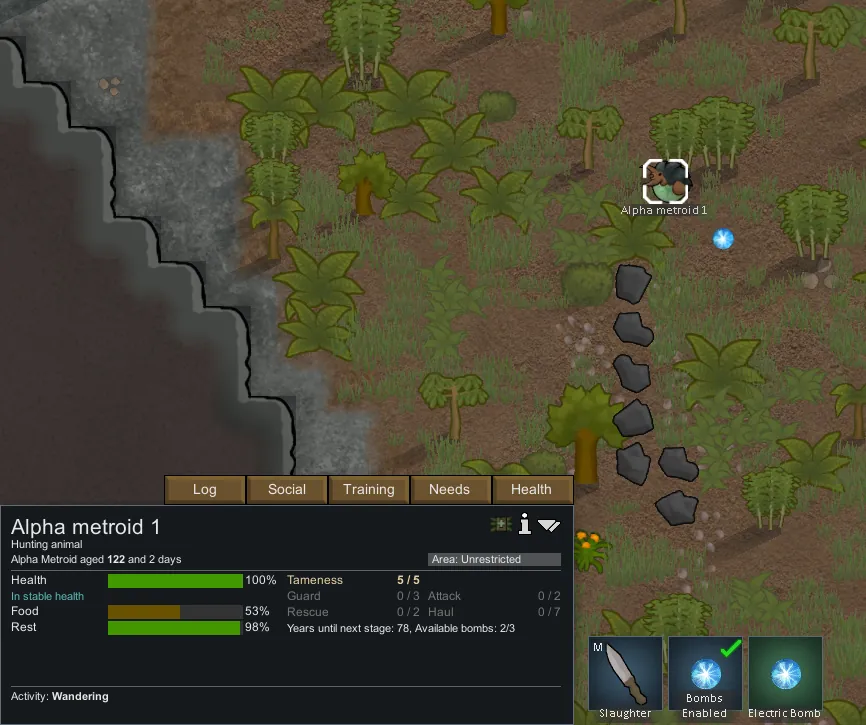This screenshot has width=866, height=725.
Task: Select the Alpha metroid 1 unit marker
Action: tap(665, 182)
